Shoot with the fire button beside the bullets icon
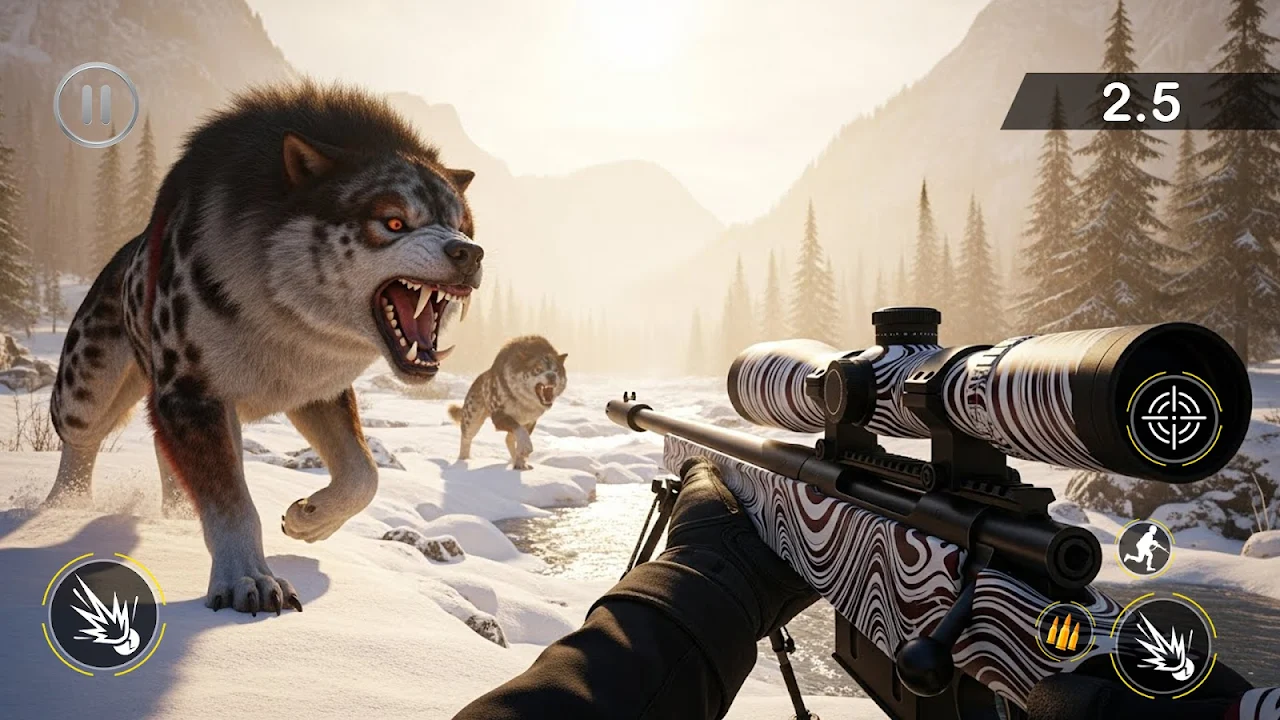1280x720 pixels. [1163, 646]
